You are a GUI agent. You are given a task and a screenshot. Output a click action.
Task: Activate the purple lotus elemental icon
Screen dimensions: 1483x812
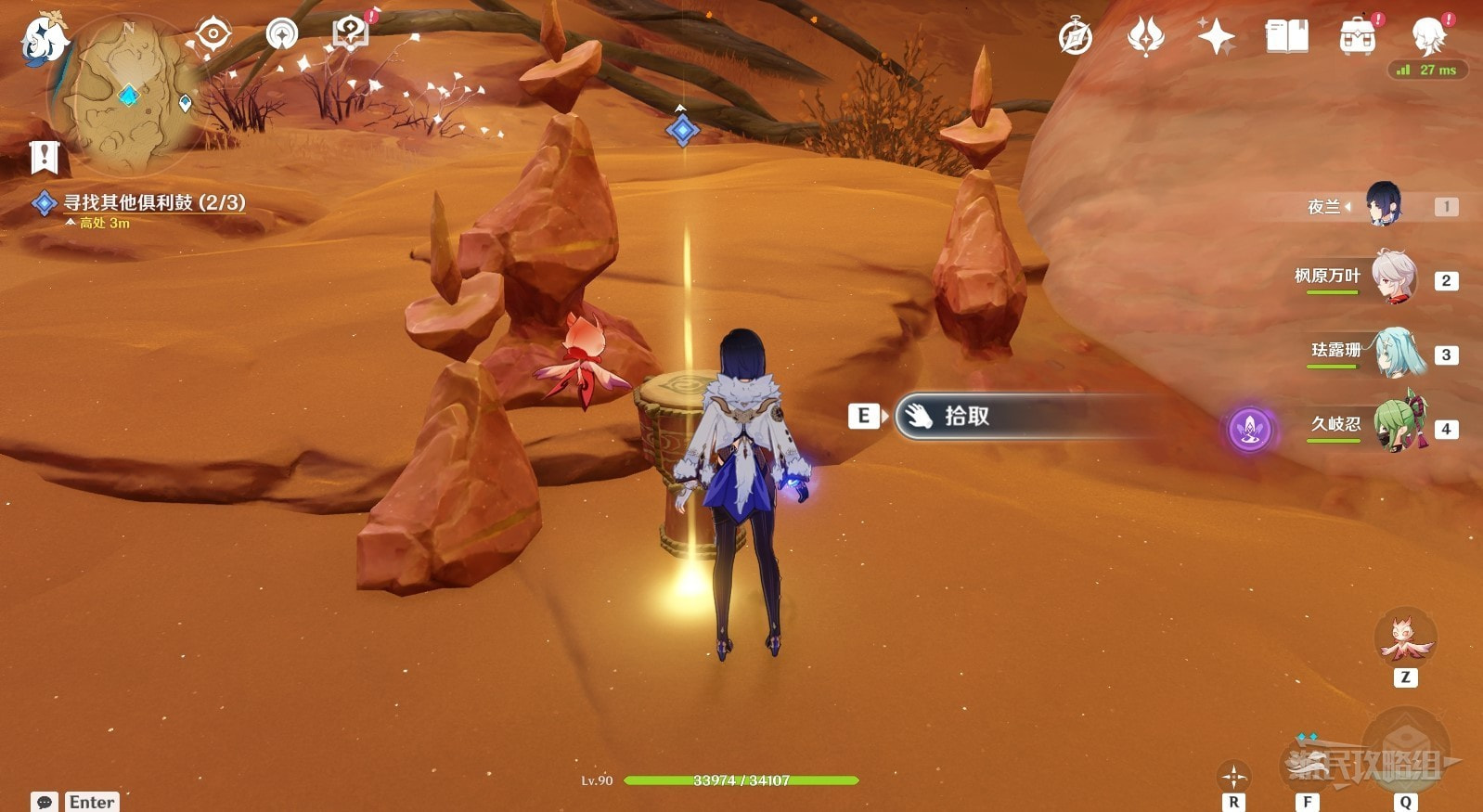tap(1249, 429)
